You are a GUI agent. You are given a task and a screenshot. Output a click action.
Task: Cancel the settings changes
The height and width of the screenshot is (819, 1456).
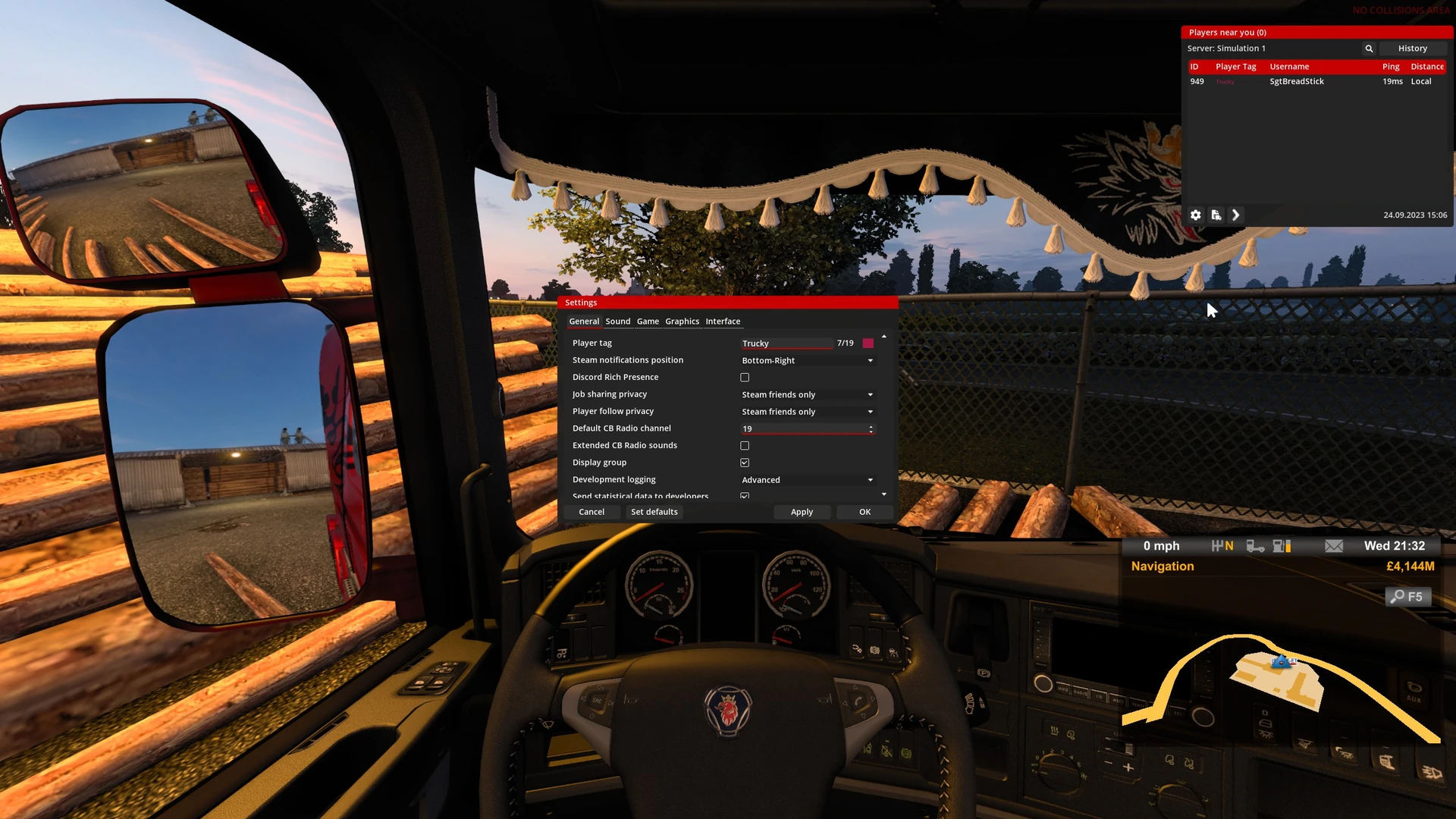tap(591, 512)
